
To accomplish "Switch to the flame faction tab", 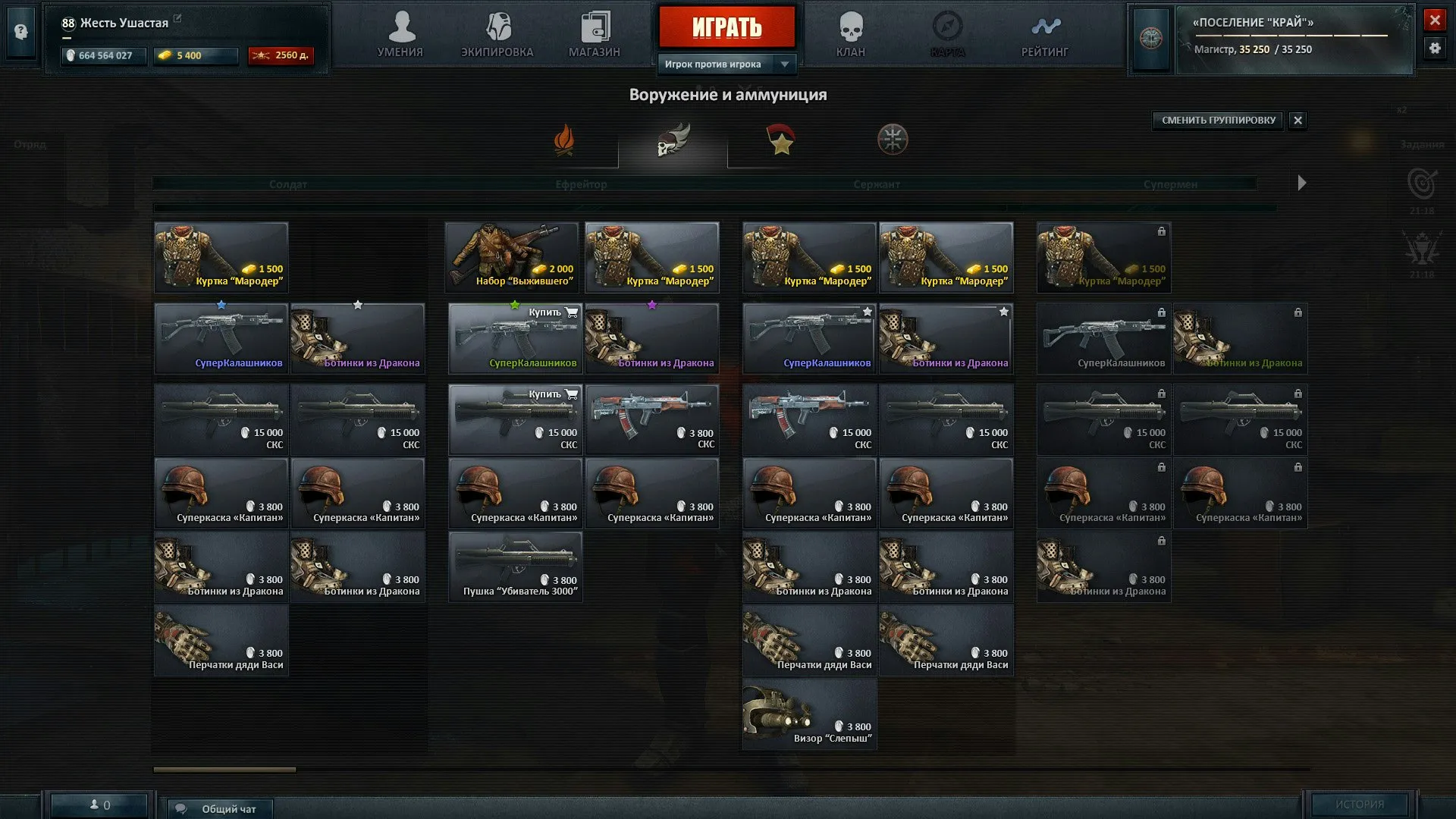I will coord(564,140).
